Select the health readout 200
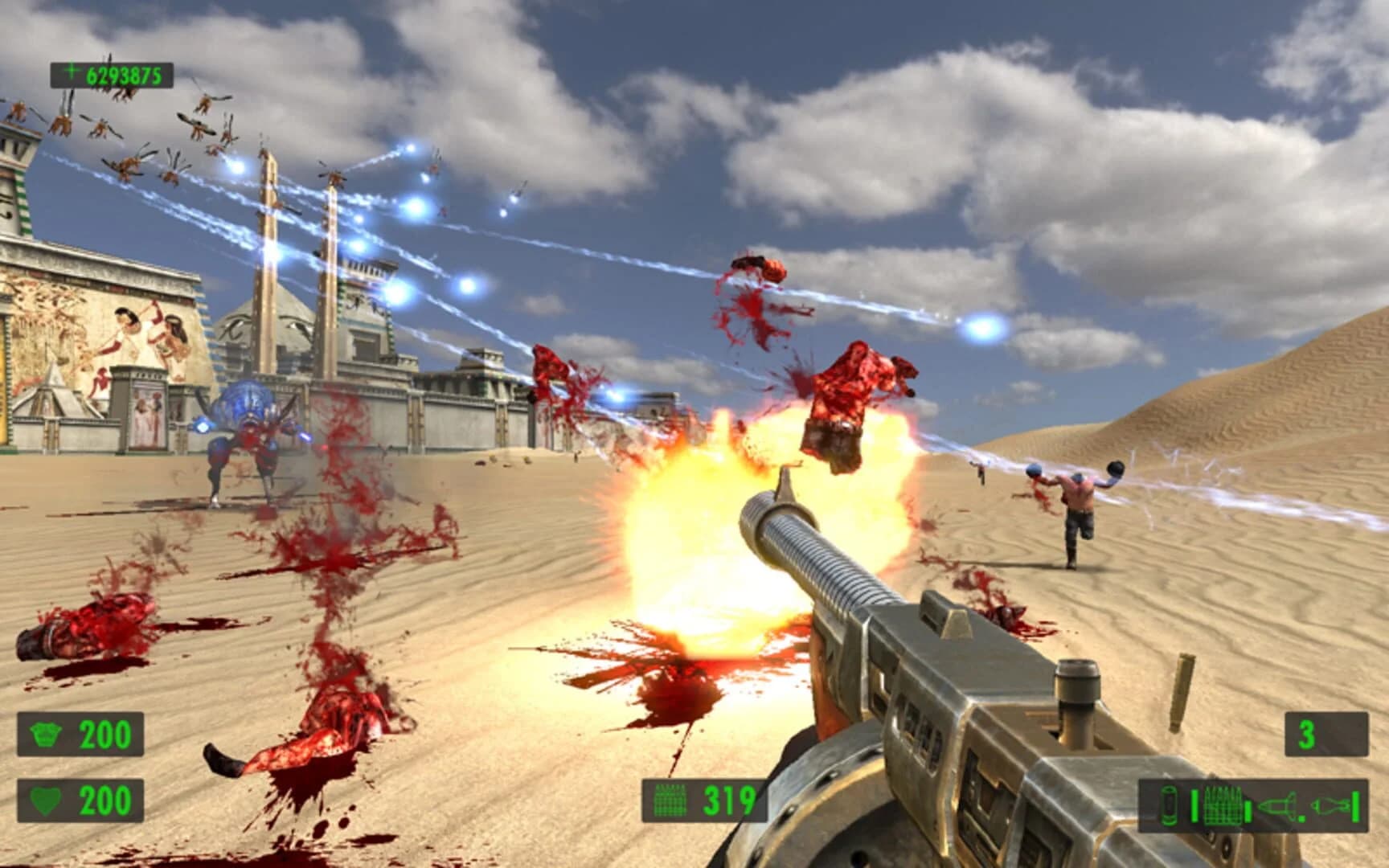This screenshot has width=1389, height=868. pos(104,799)
